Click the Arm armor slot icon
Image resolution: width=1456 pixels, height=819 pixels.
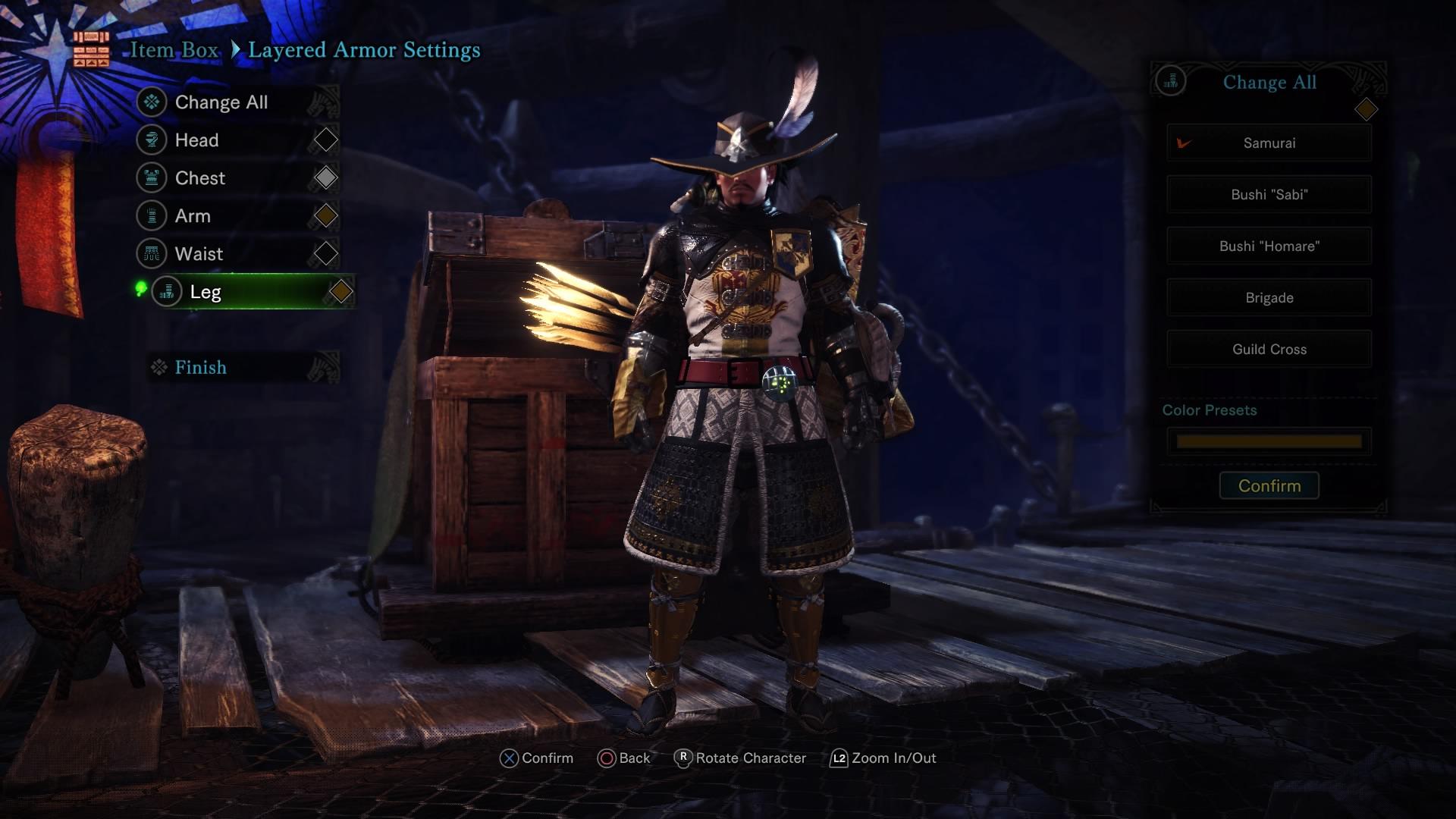(152, 216)
